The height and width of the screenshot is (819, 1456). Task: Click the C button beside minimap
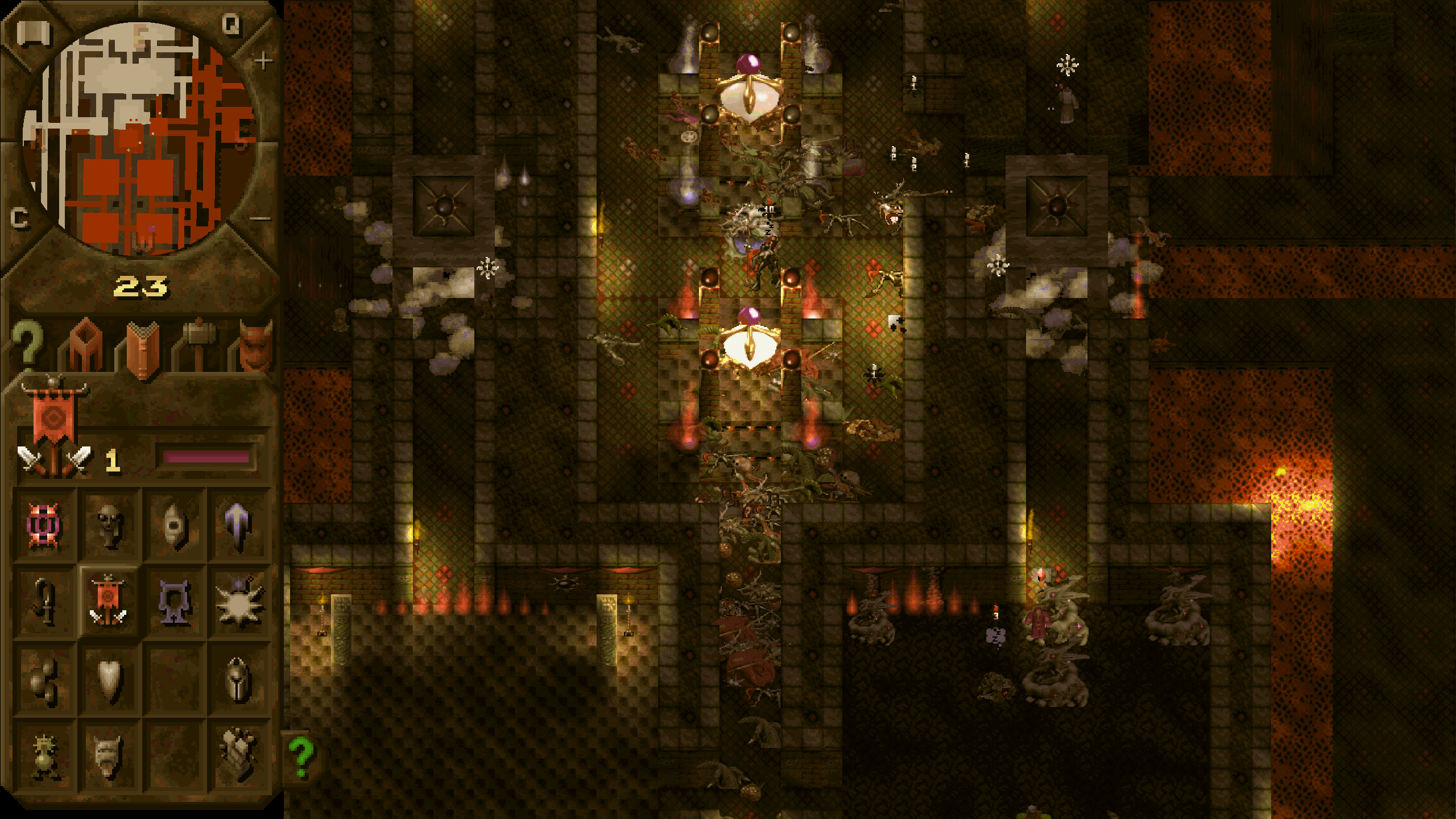tap(19, 218)
